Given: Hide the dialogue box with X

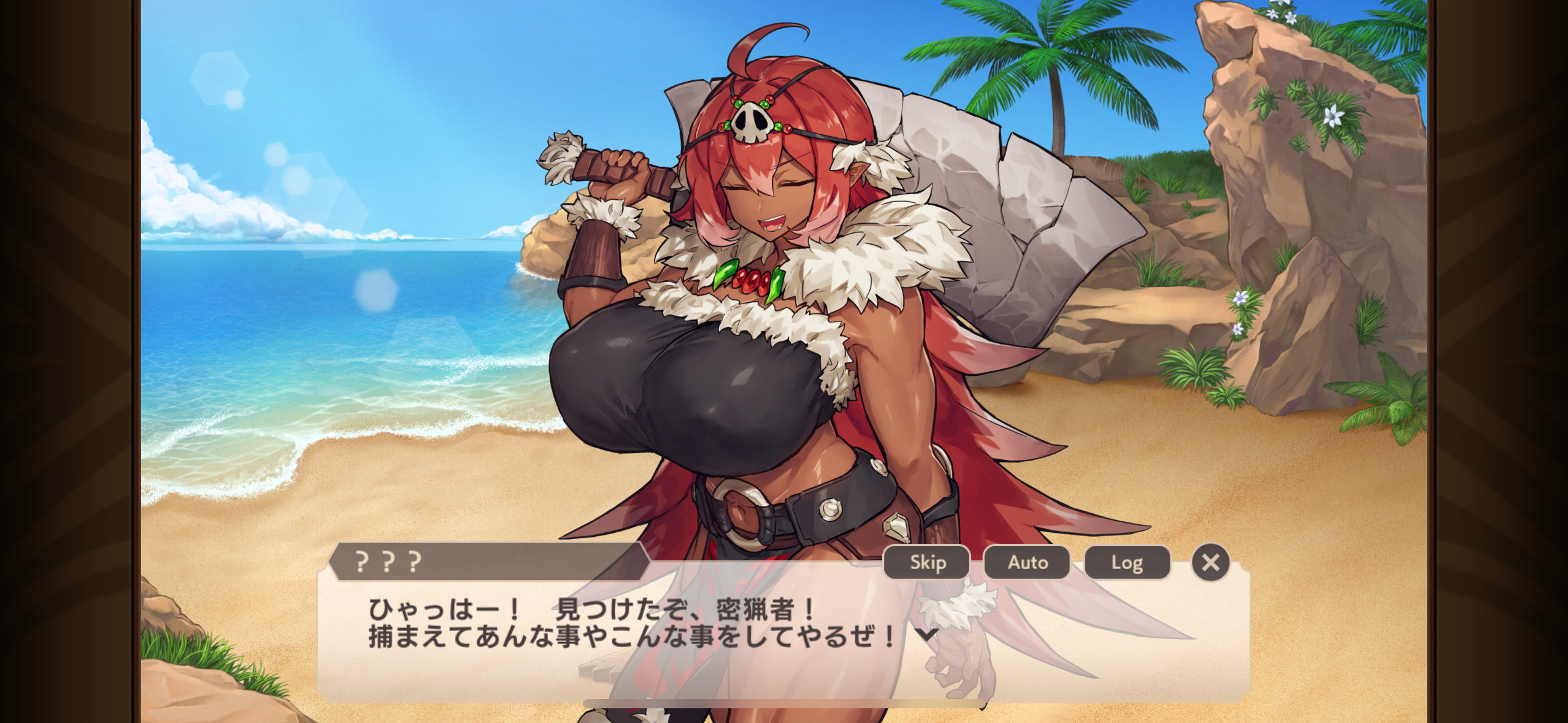Looking at the screenshot, I should coord(1210,562).
